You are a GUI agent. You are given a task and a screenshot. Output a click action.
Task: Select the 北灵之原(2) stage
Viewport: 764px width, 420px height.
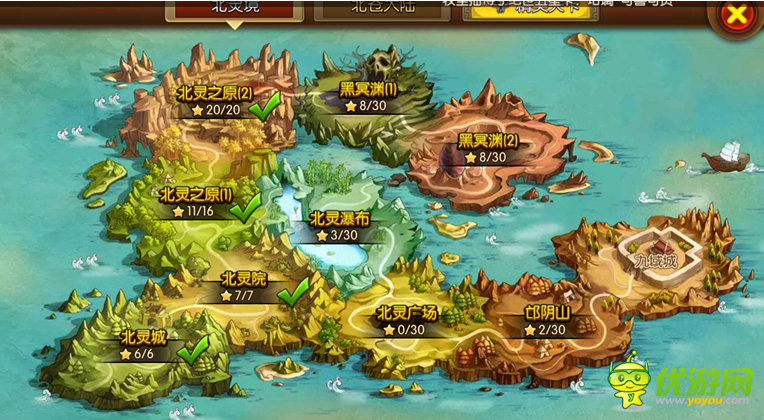point(214,100)
